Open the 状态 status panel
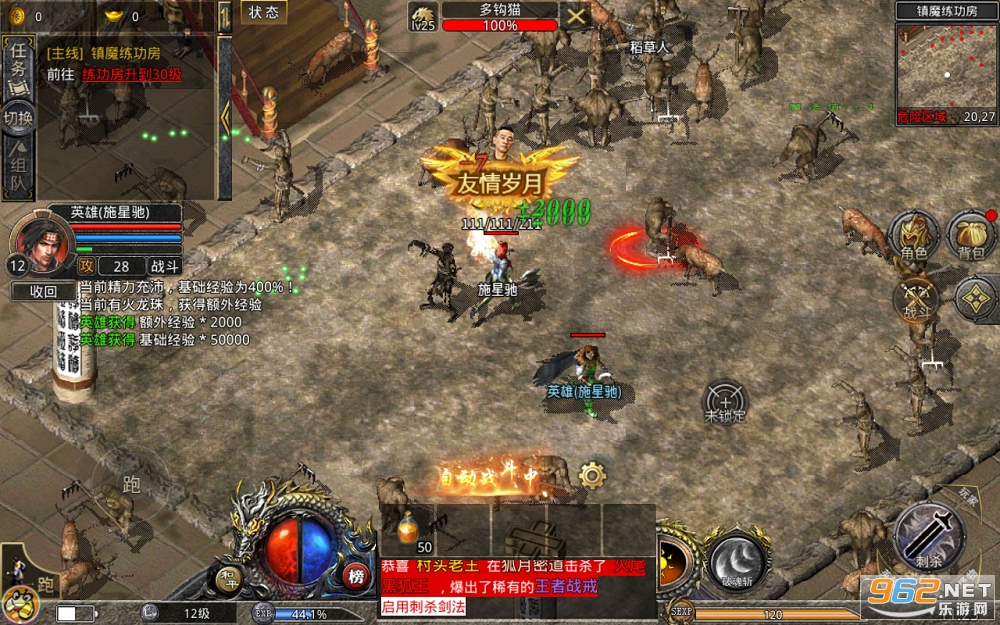 (264, 12)
